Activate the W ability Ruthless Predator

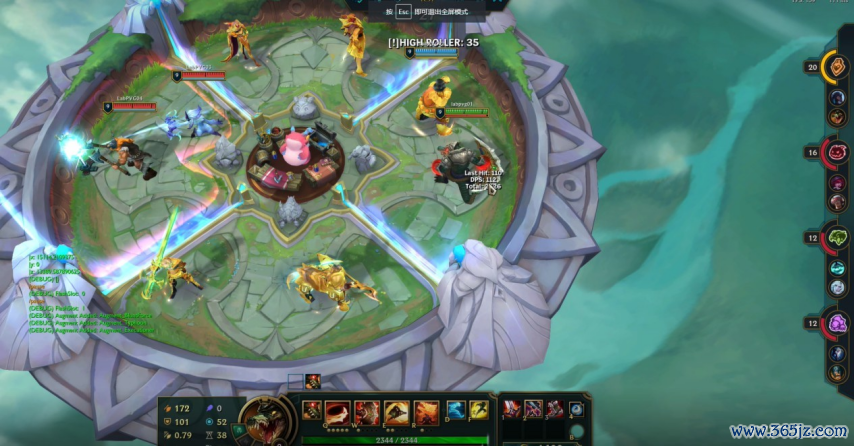coord(368,410)
